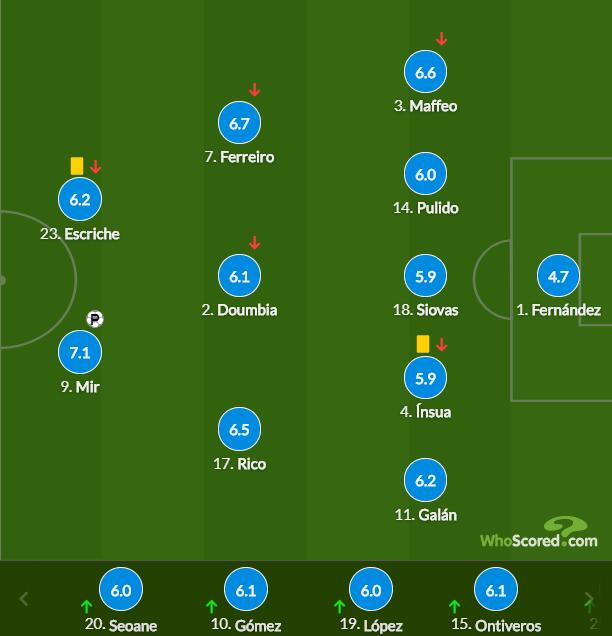
Task: Select Siovas on the pitch
Action: (425, 276)
